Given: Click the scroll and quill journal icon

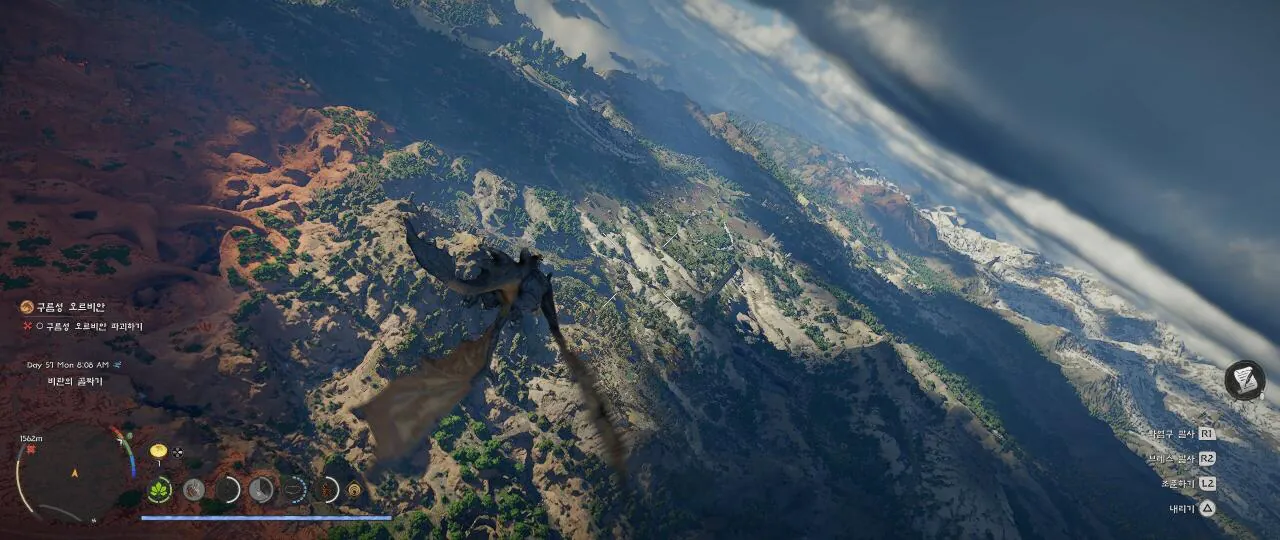Looking at the screenshot, I should 1244,380.
